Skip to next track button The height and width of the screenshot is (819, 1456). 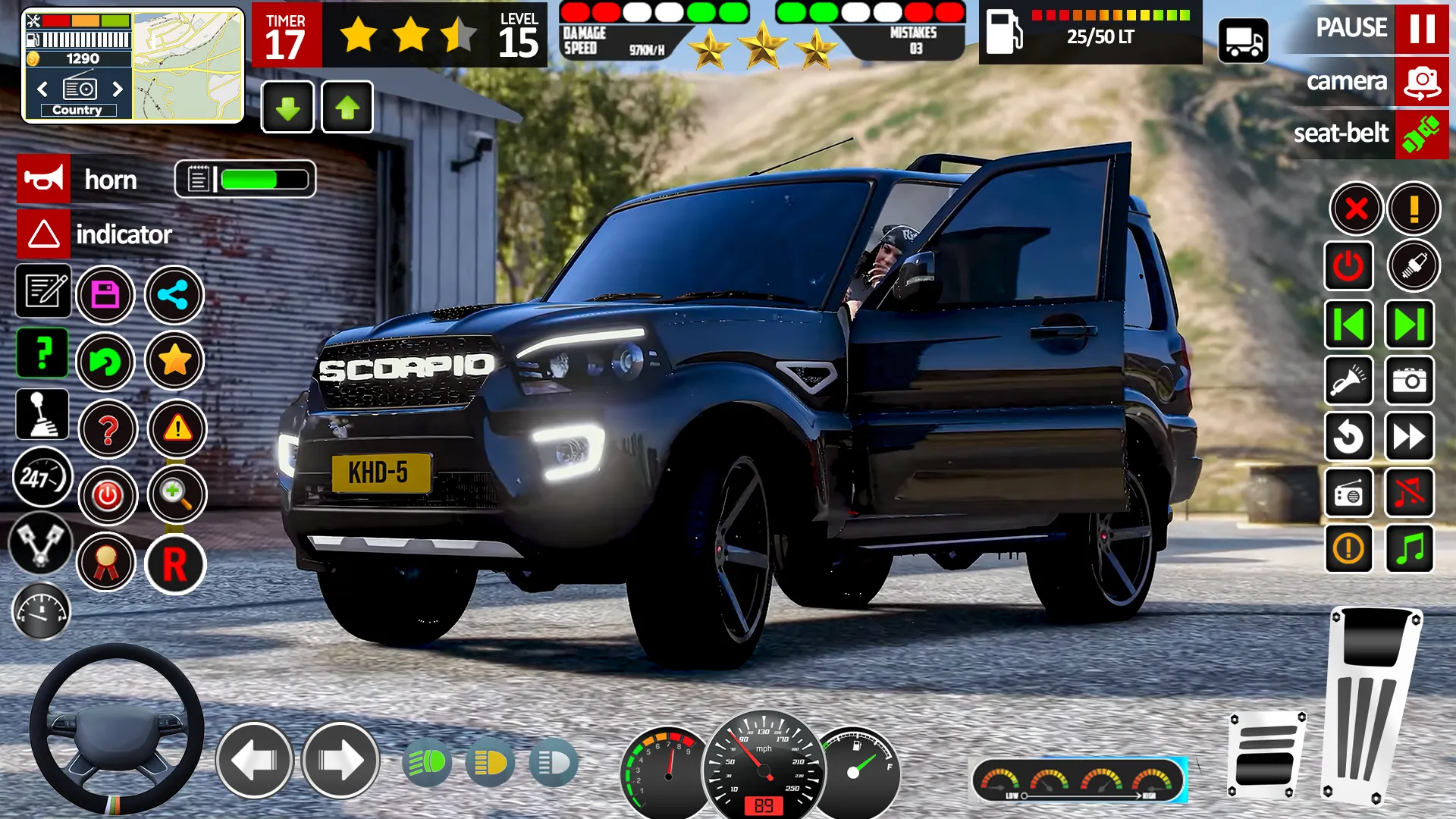coord(1410,325)
